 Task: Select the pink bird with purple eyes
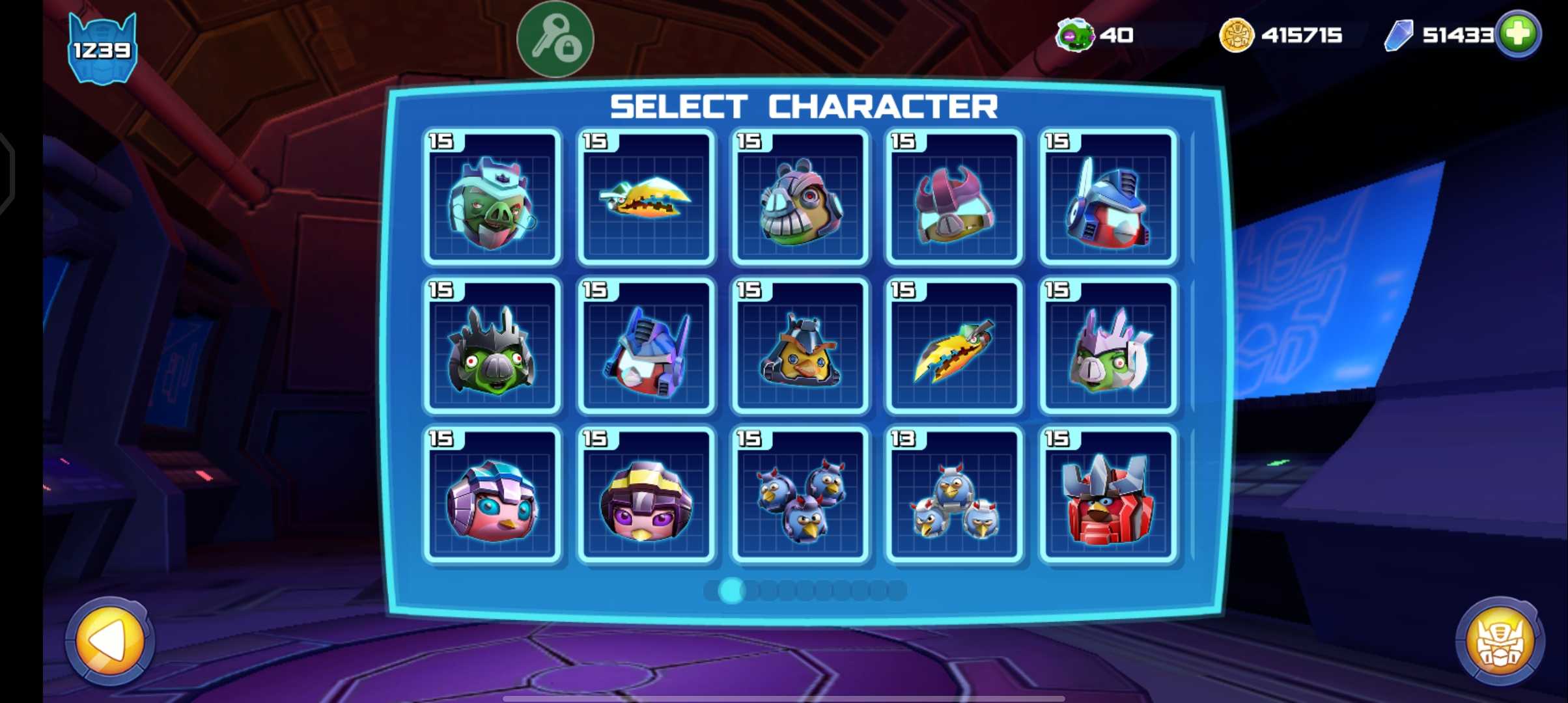point(645,496)
